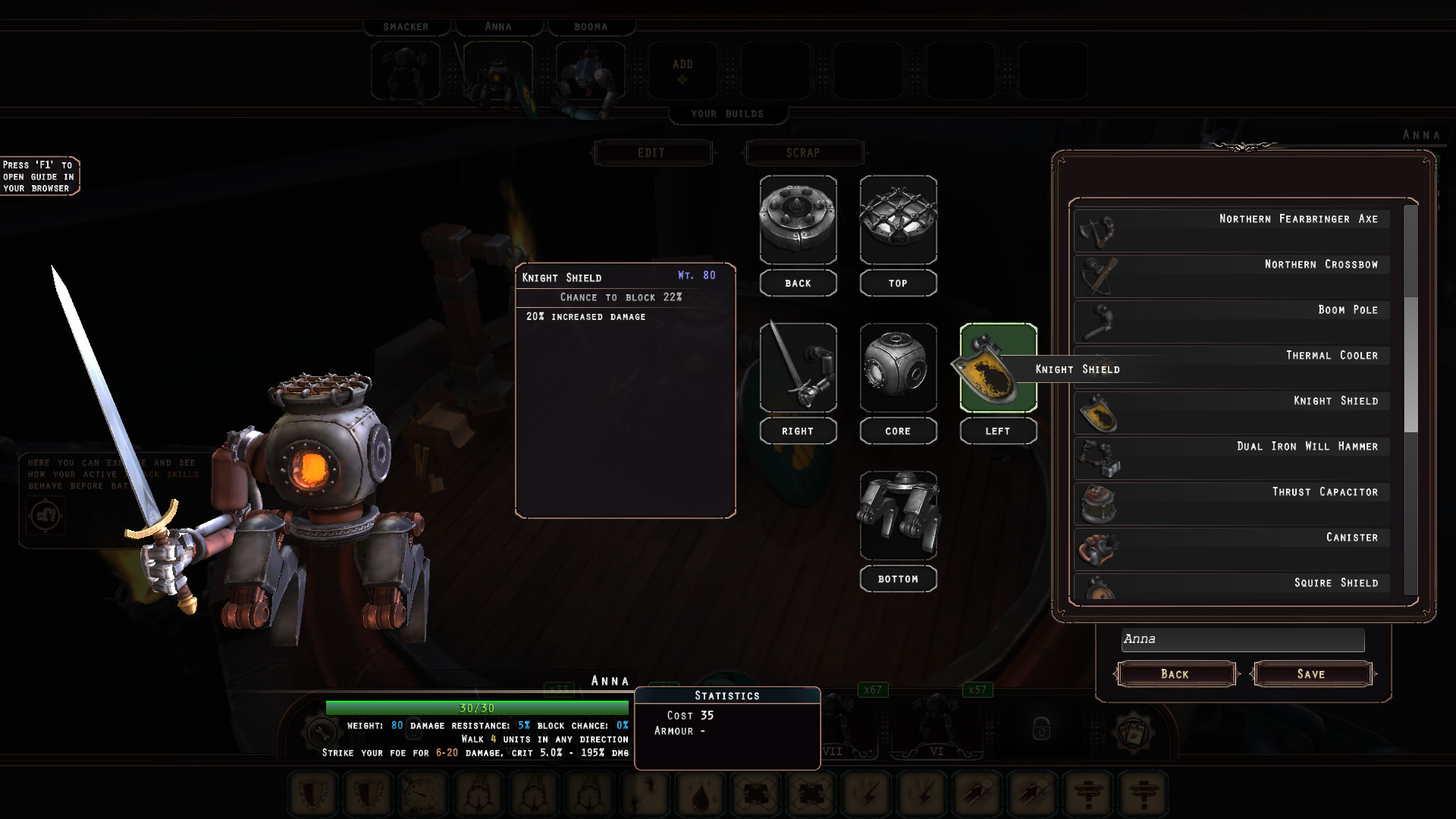Go back using the Back button
Image resolution: width=1456 pixels, height=819 pixels.
point(1175,673)
